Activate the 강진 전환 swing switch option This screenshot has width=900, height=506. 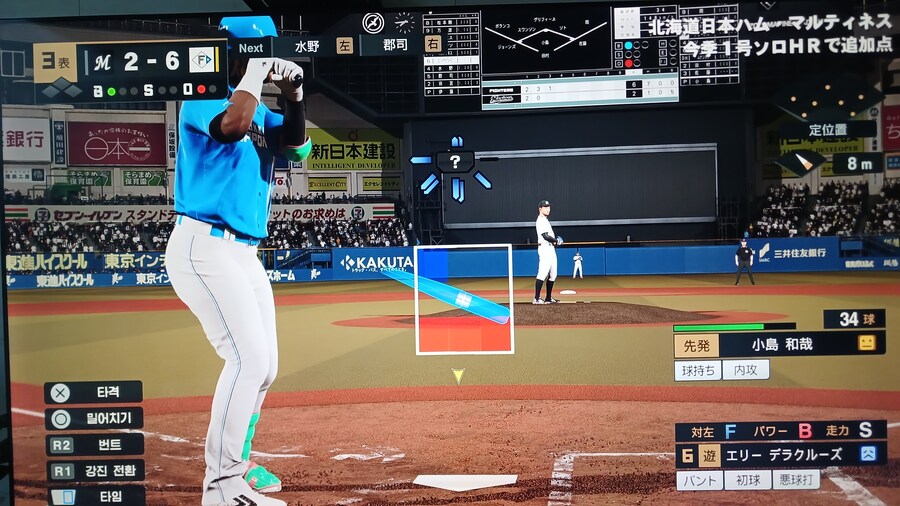click(x=93, y=470)
